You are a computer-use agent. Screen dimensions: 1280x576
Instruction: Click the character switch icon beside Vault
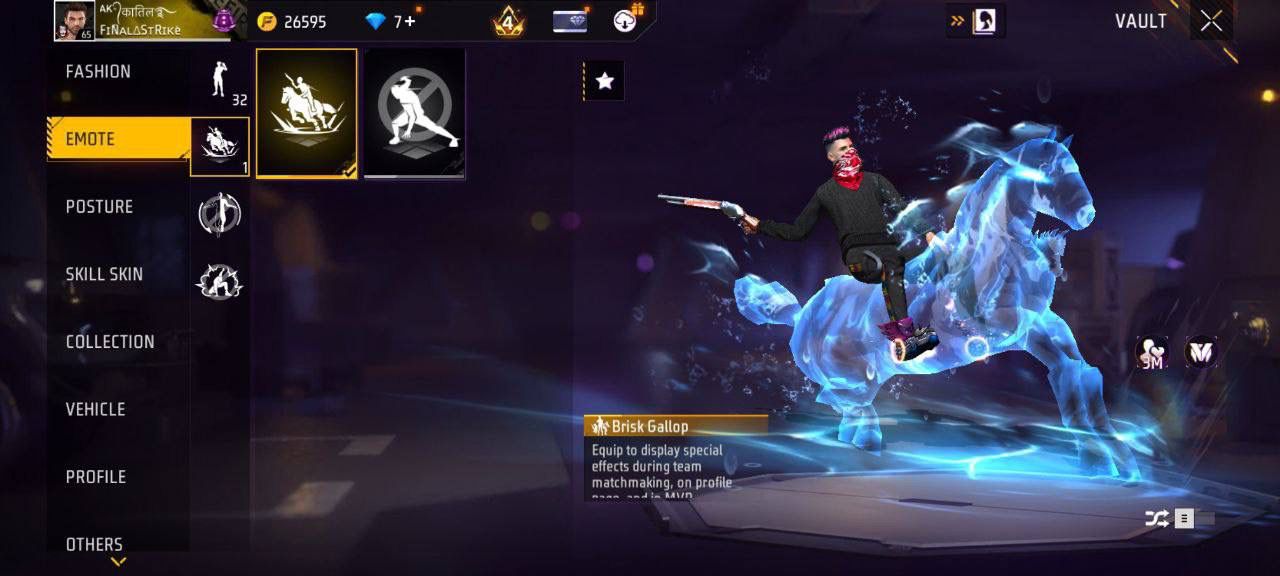975,21
